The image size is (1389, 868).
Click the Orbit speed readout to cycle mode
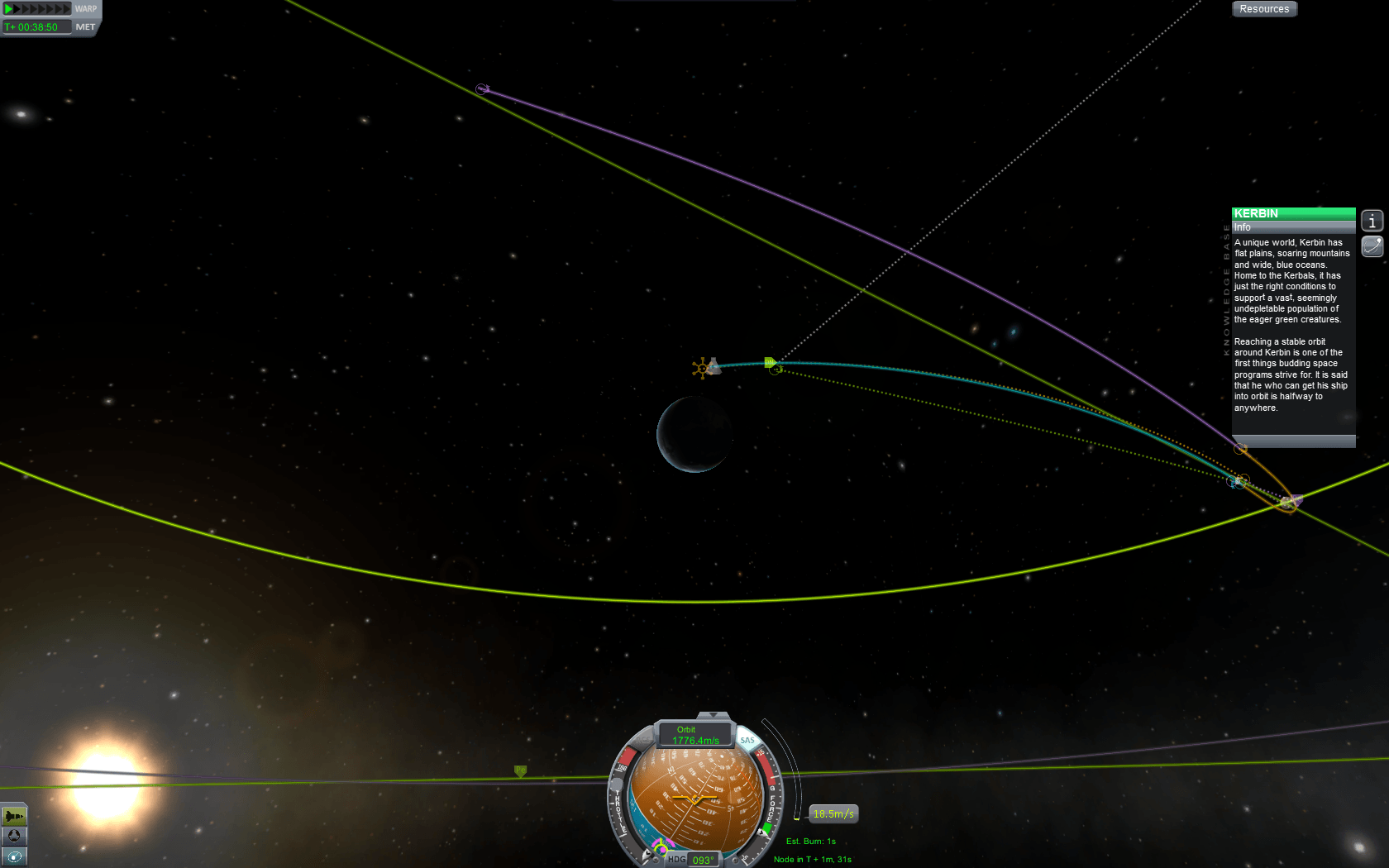point(694,735)
